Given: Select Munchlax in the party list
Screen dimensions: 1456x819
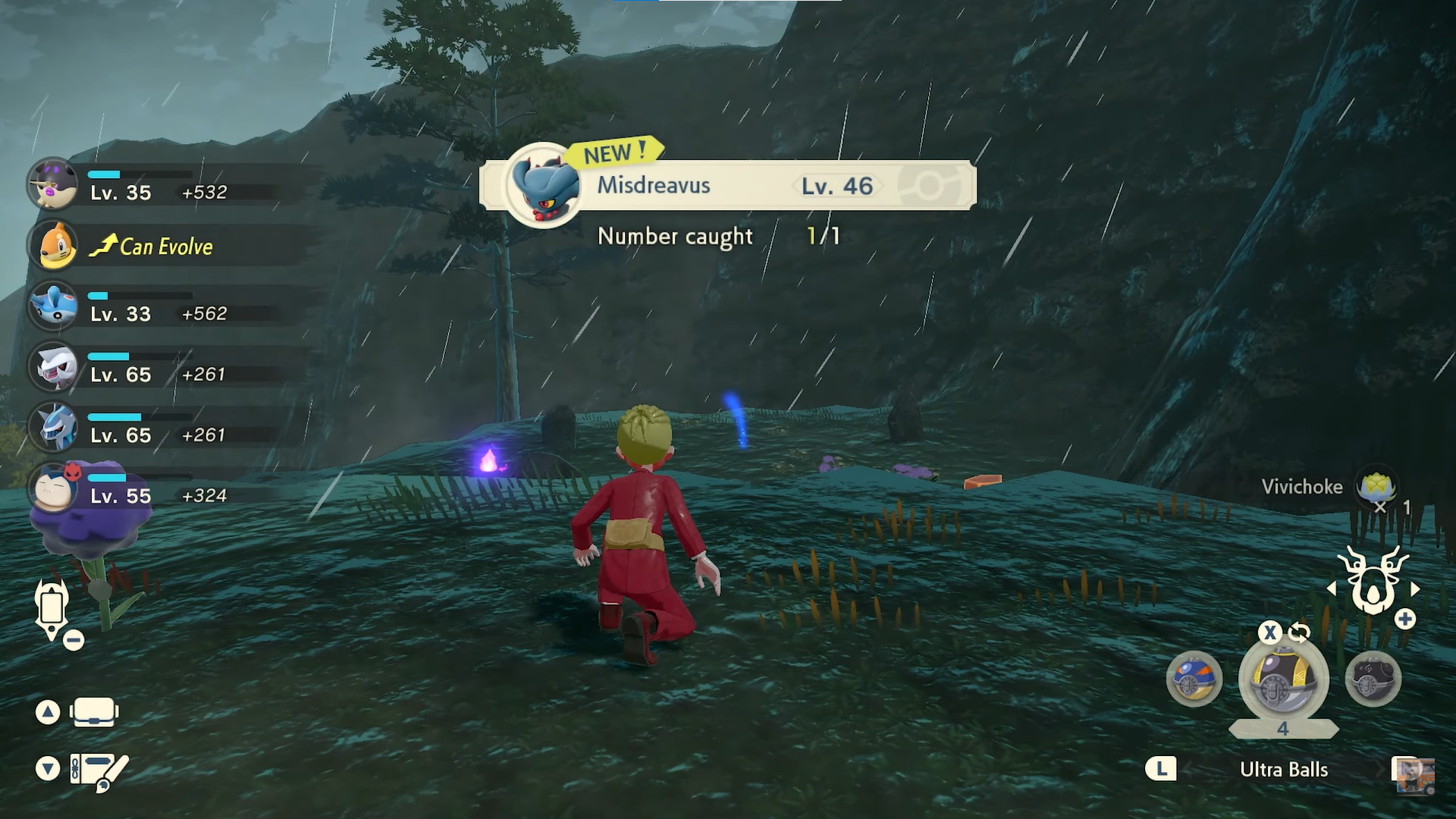Looking at the screenshot, I should (52, 184).
